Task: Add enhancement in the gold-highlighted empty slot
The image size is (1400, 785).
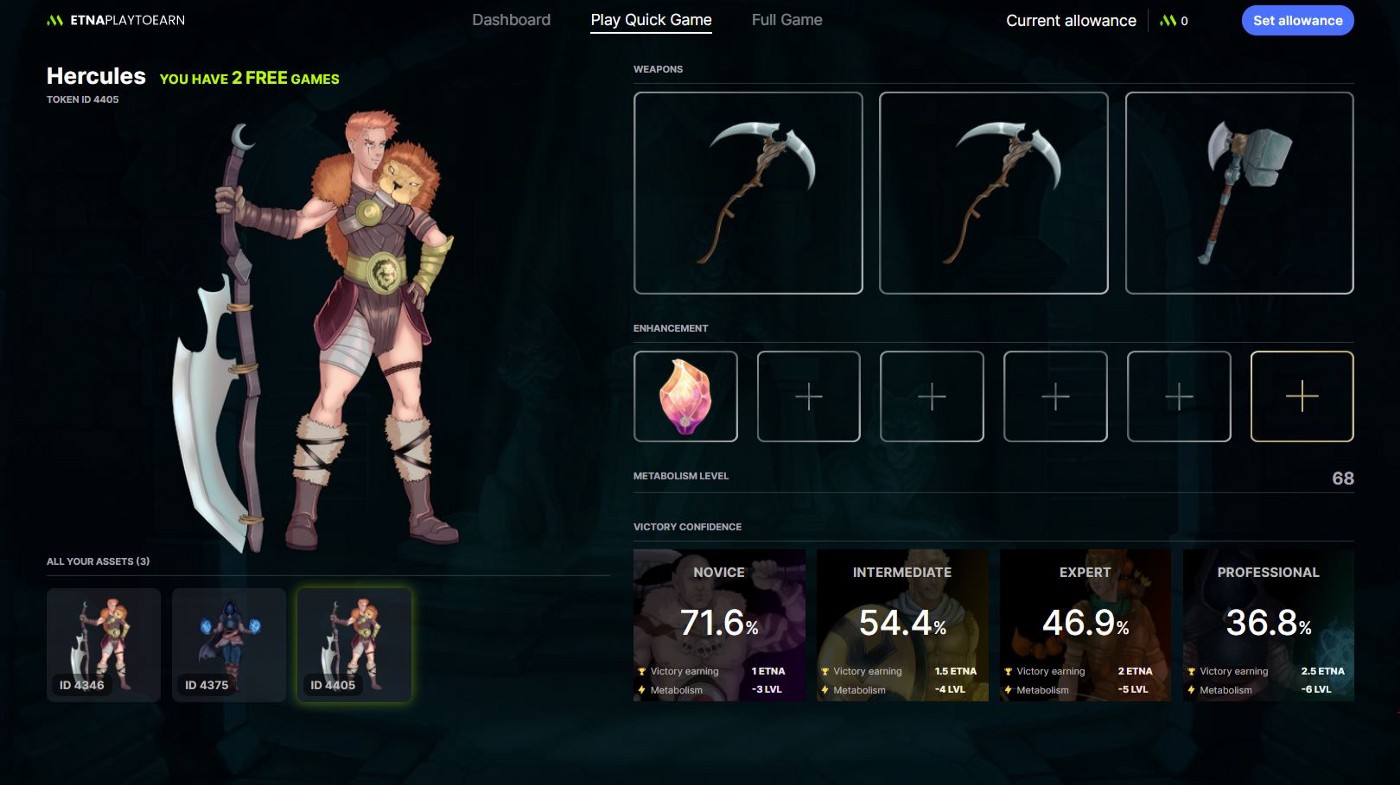Action: click(1301, 396)
